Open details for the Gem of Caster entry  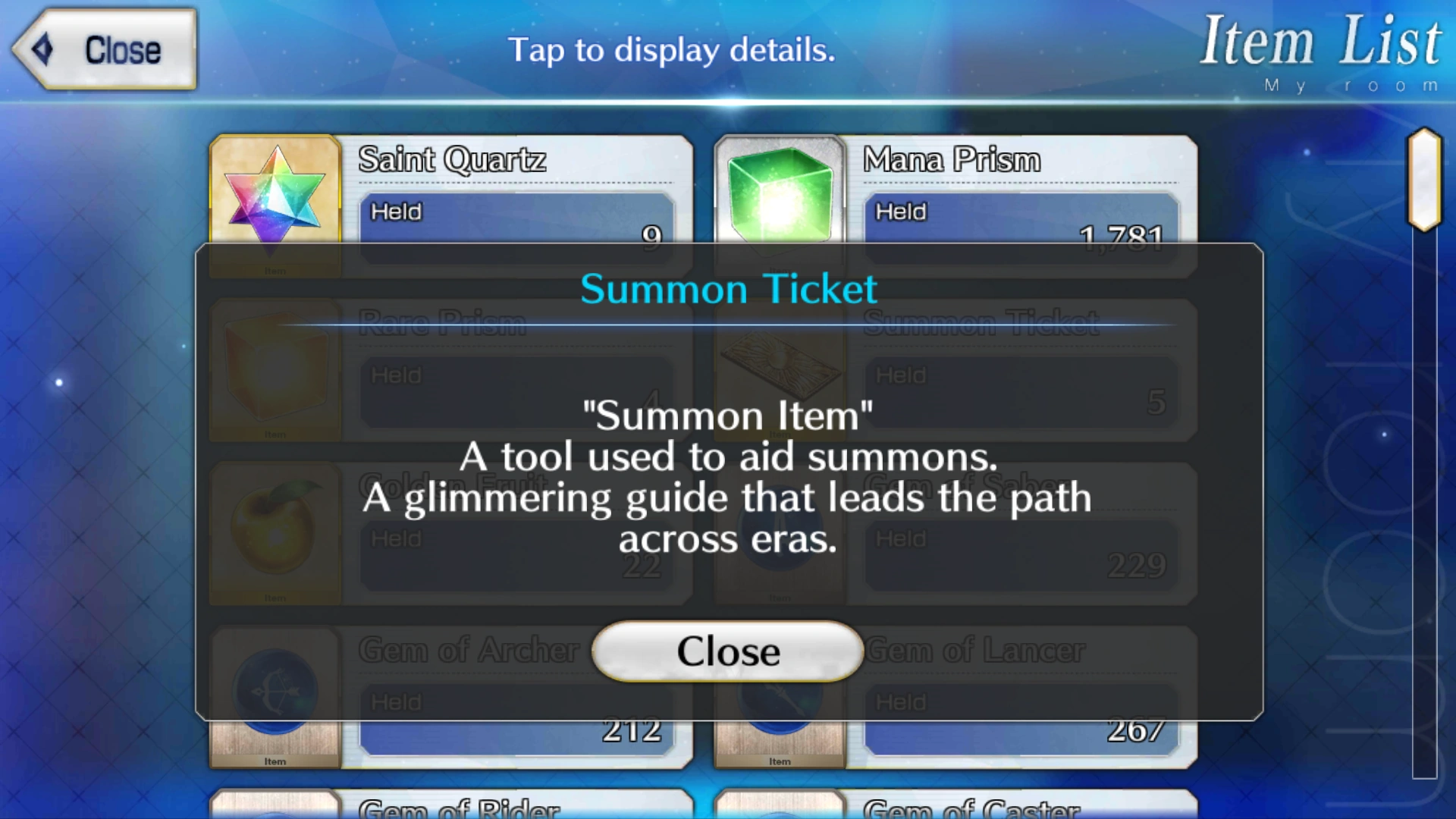[x=963, y=804]
